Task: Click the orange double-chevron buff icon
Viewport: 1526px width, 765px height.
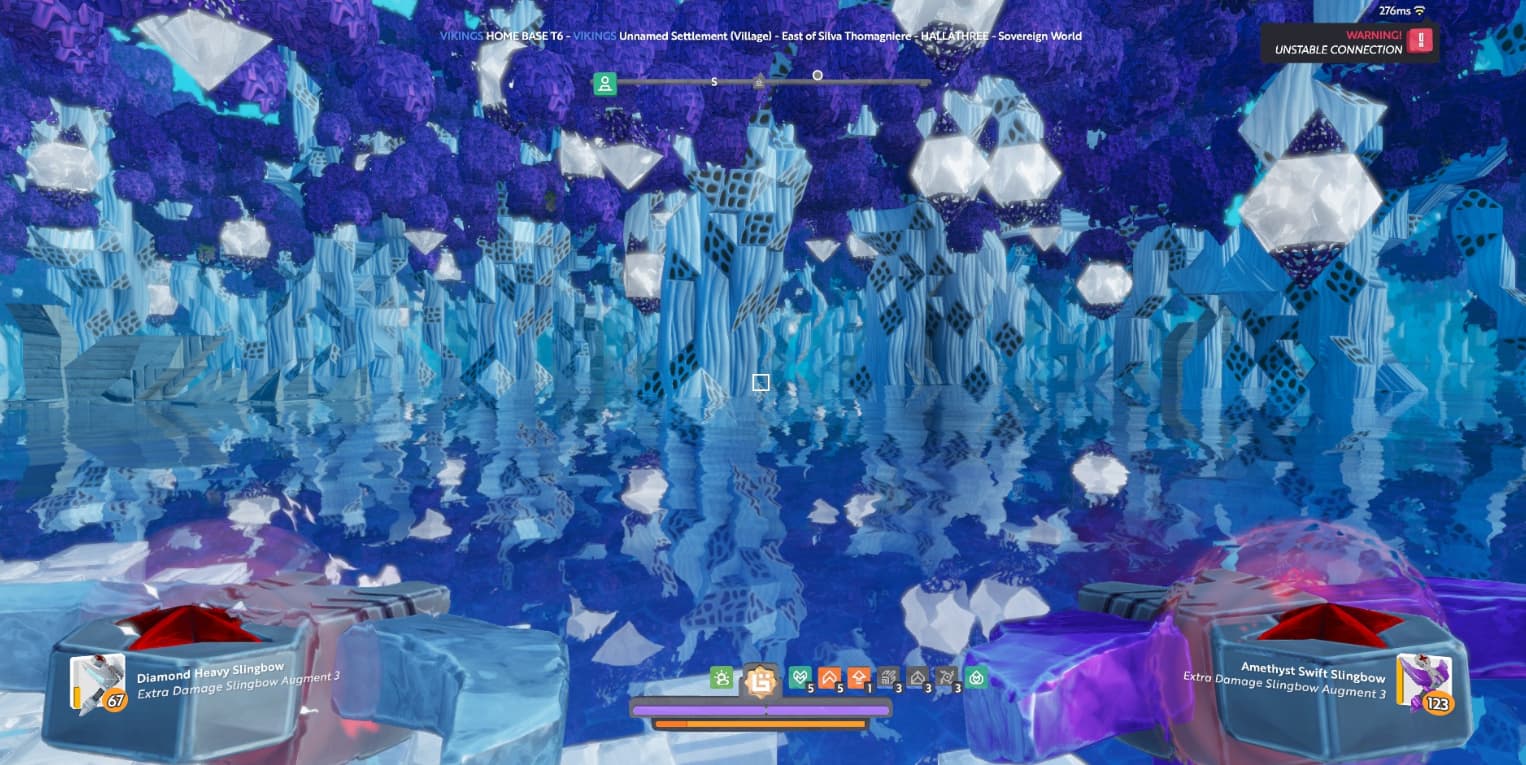Action: click(x=828, y=678)
